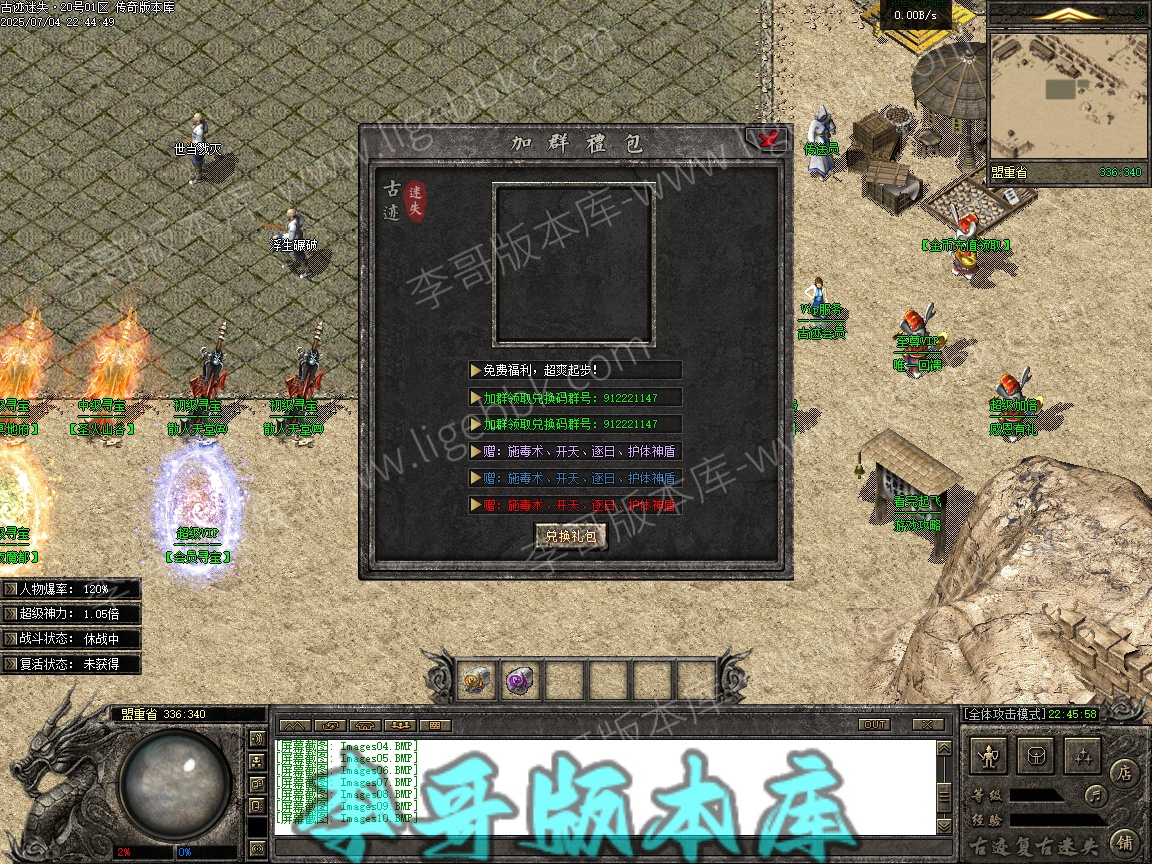Close the chat panel with its X button
The image size is (1152, 864).
[928, 724]
